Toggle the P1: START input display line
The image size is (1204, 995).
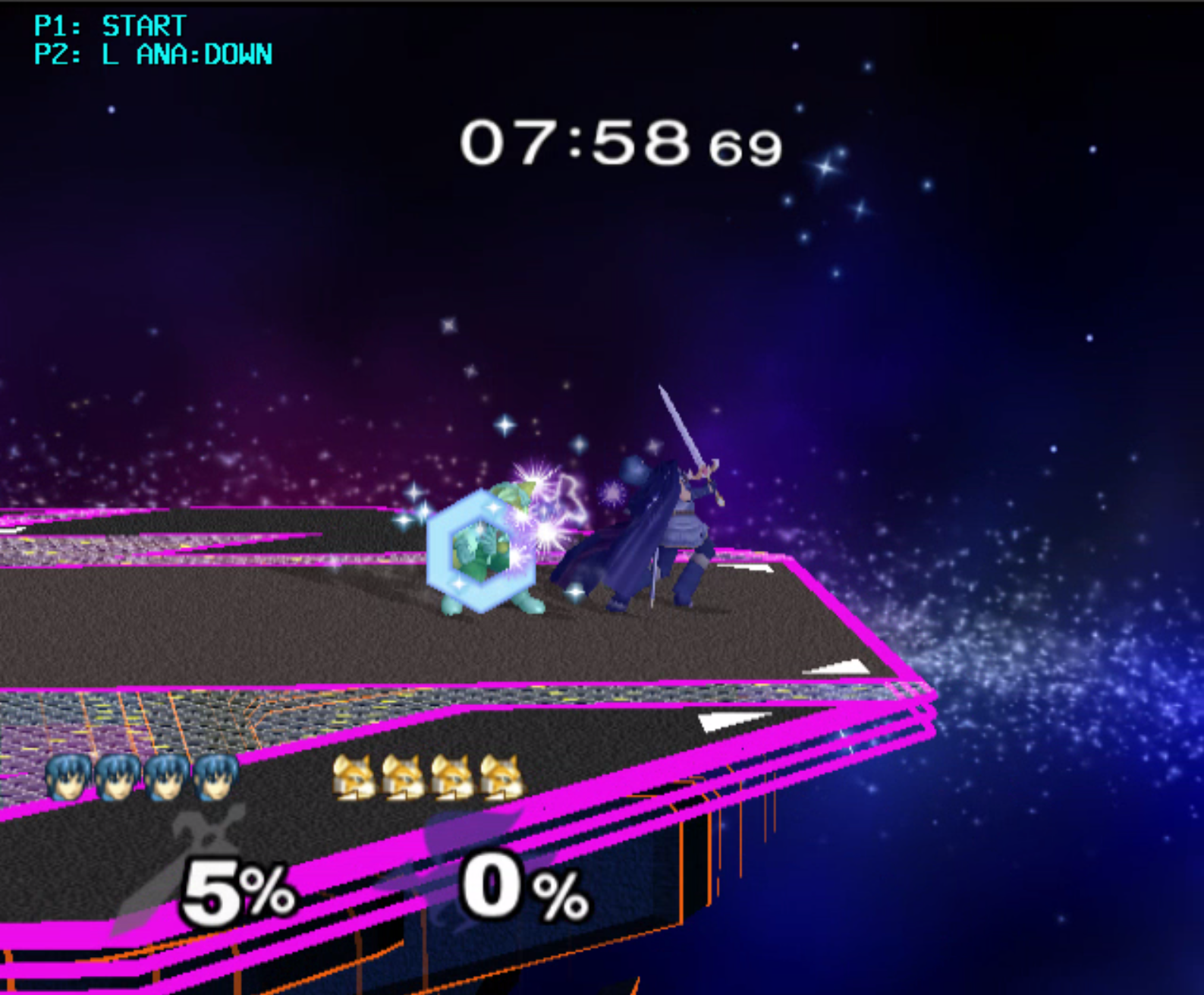click(x=106, y=24)
